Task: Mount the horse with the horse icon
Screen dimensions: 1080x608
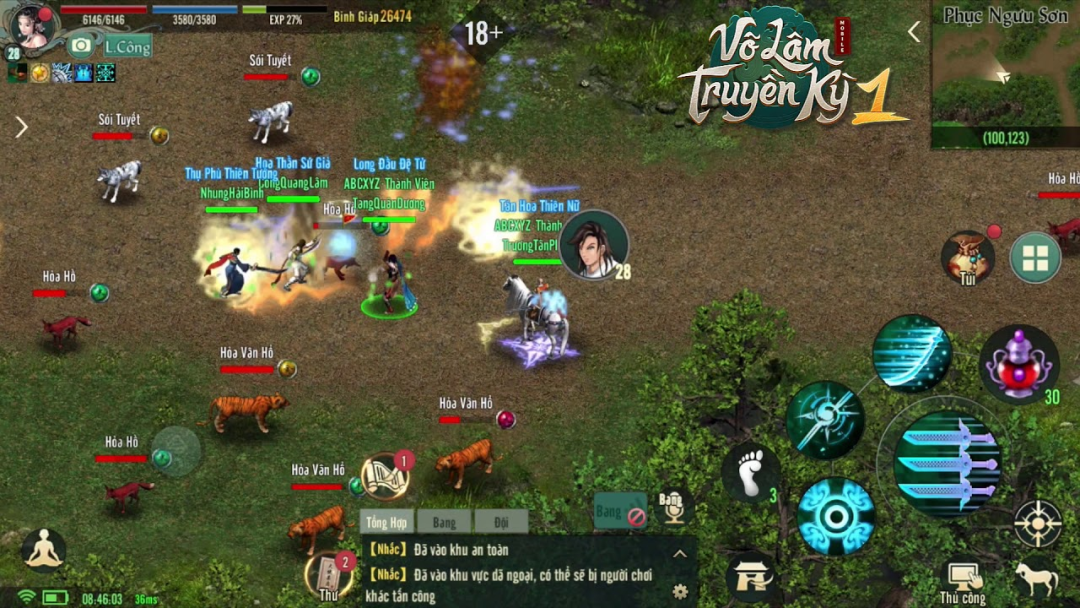Action: coord(1036,580)
